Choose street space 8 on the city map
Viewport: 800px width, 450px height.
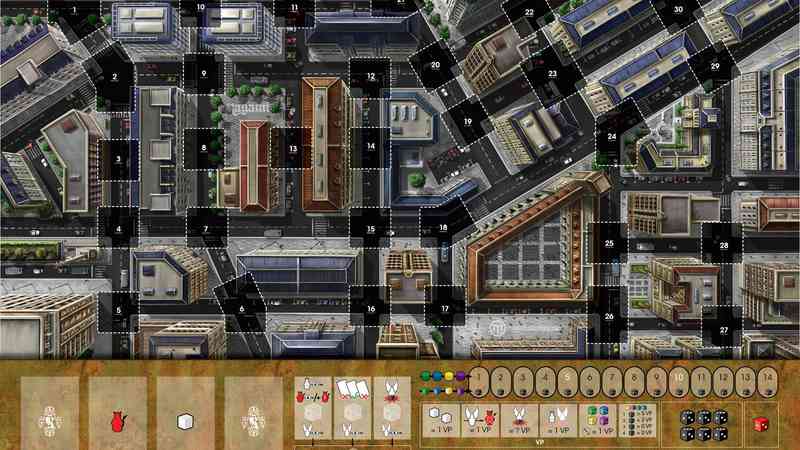coord(204,148)
